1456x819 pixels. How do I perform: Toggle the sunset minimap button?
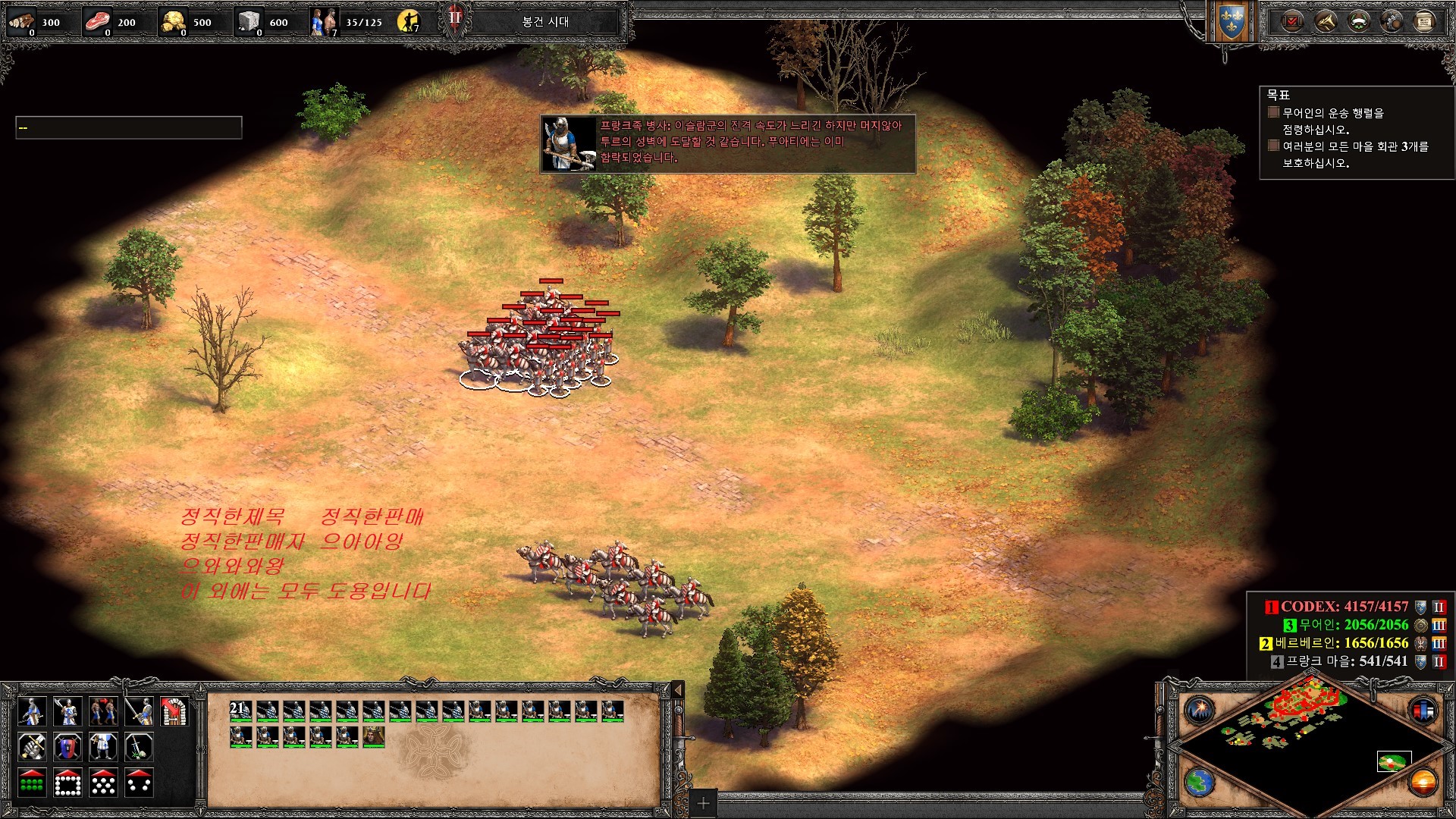tap(1423, 782)
